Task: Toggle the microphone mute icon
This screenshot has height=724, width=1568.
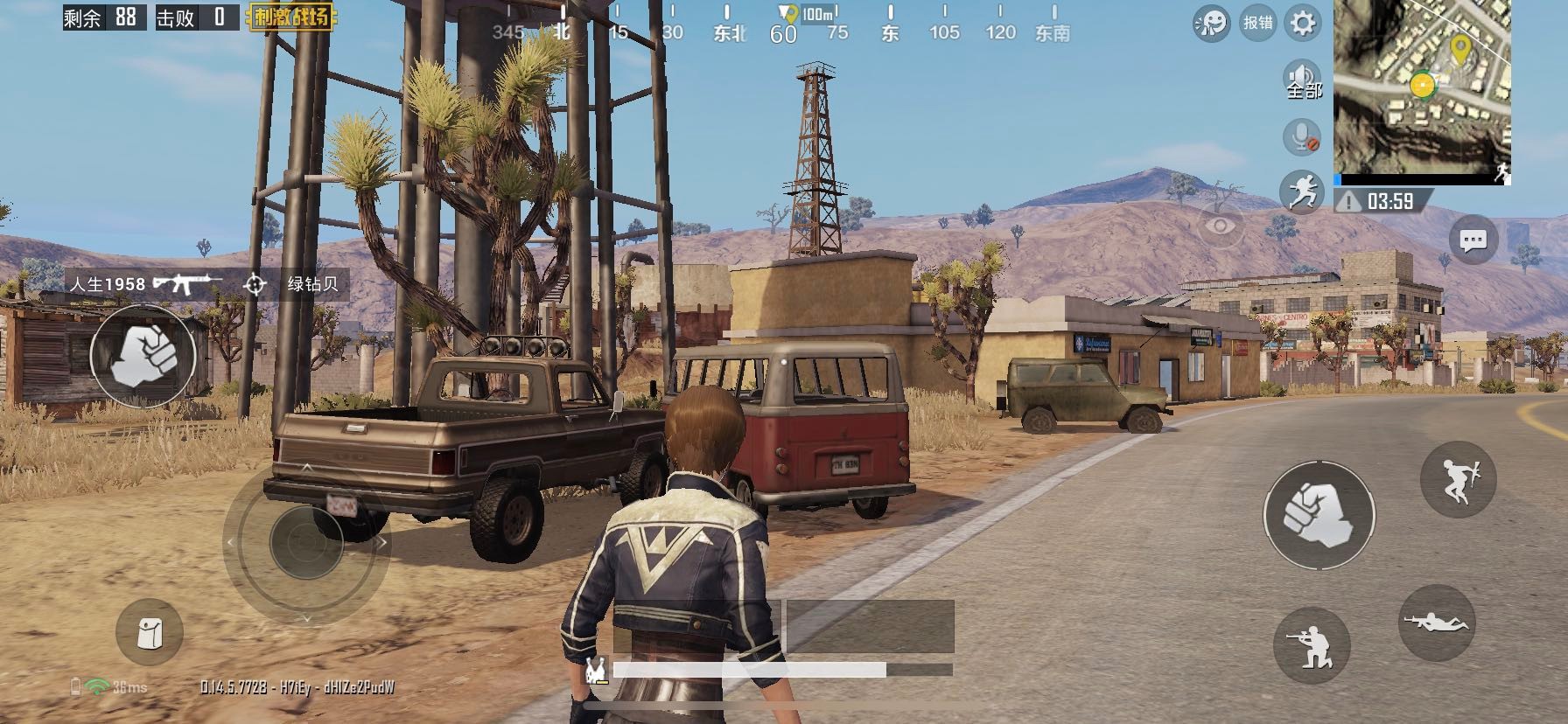Action: pyautogui.click(x=1302, y=136)
